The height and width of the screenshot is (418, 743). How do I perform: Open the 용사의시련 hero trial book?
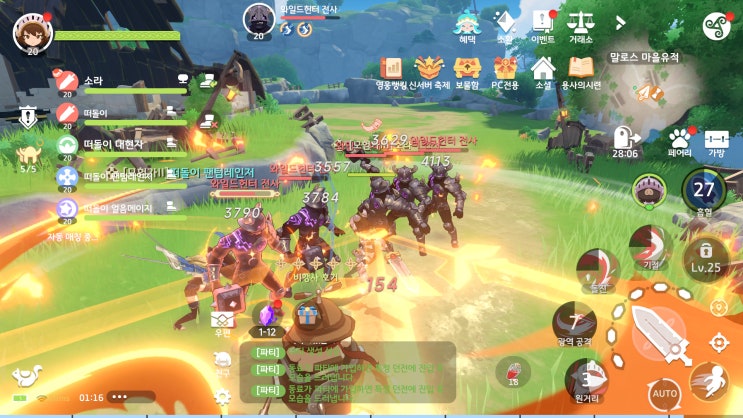(x=581, y=71)
